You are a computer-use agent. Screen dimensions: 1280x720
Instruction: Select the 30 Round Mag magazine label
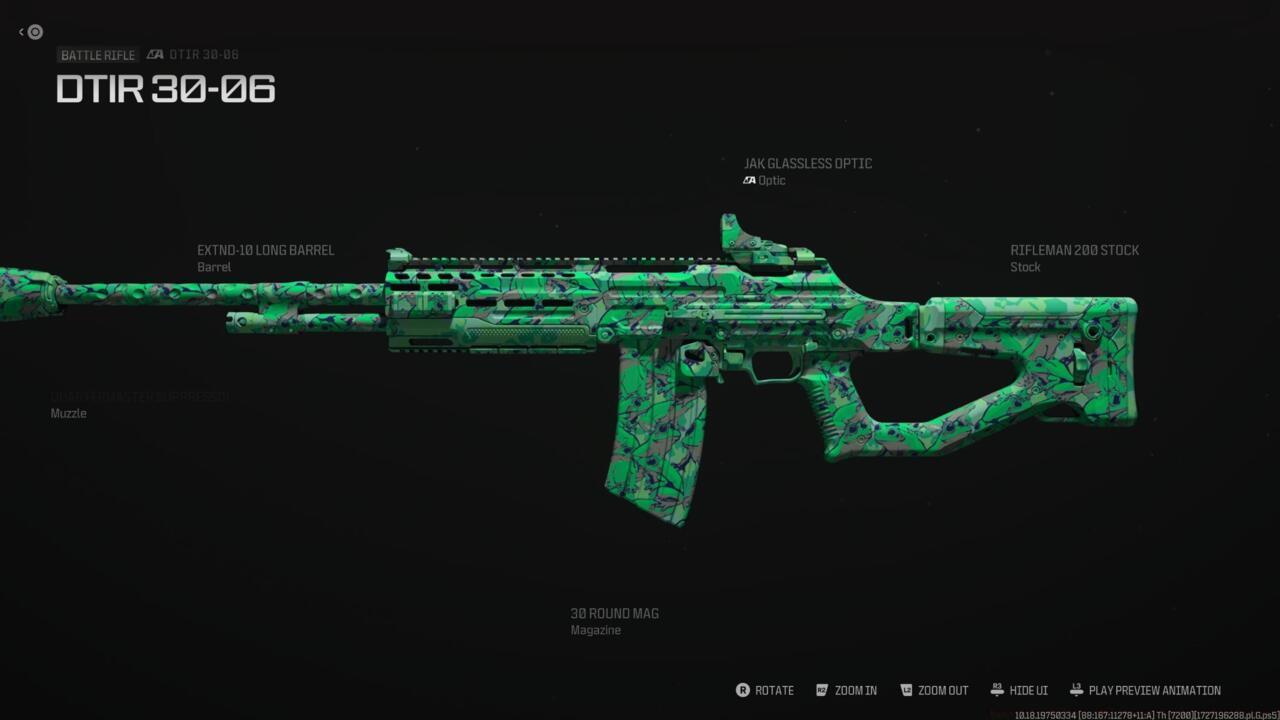pyautogui.click(x=614, y=614)
